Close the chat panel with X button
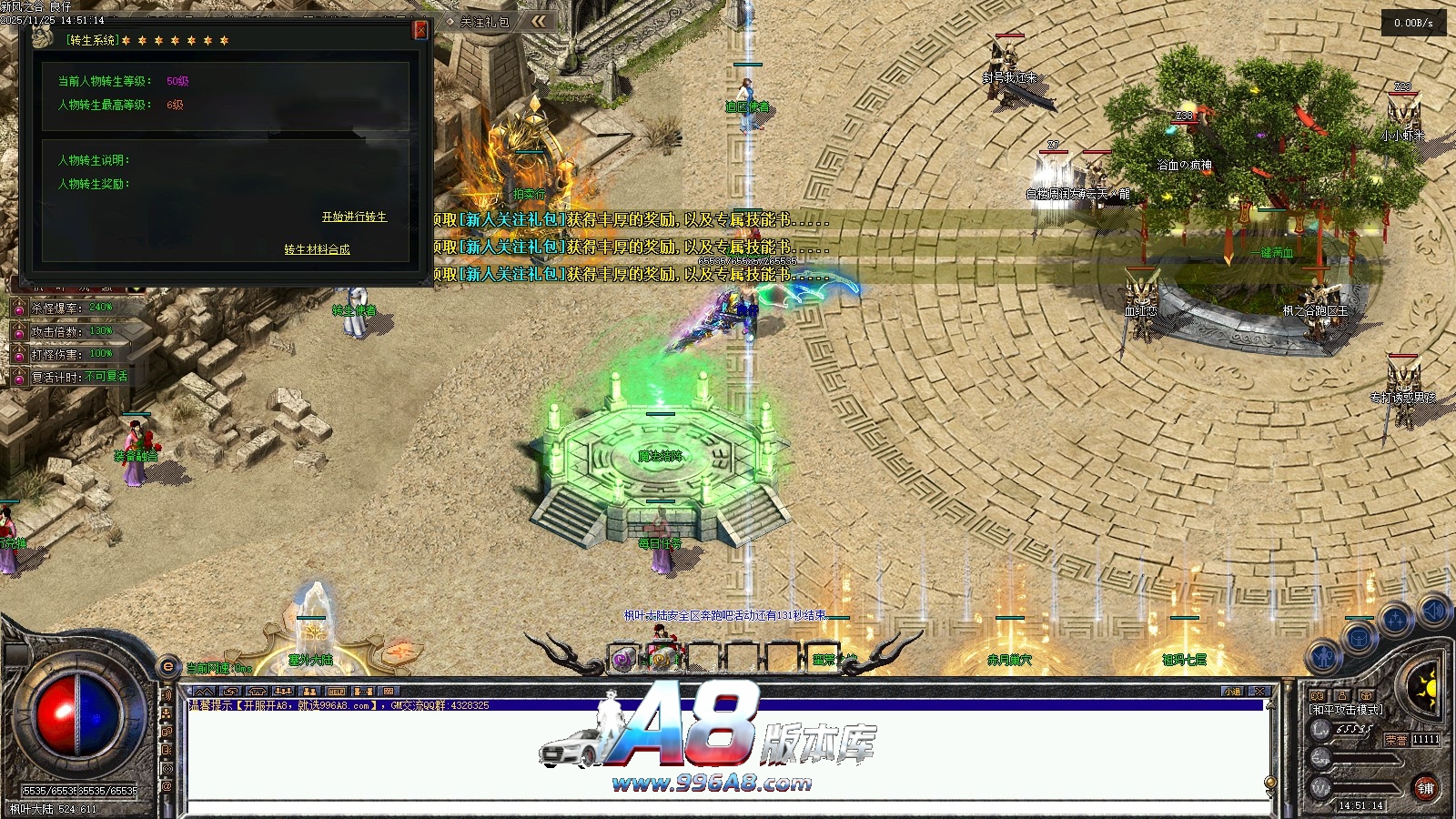This screenshot has height=819, width=1456. pos(1259,692)
